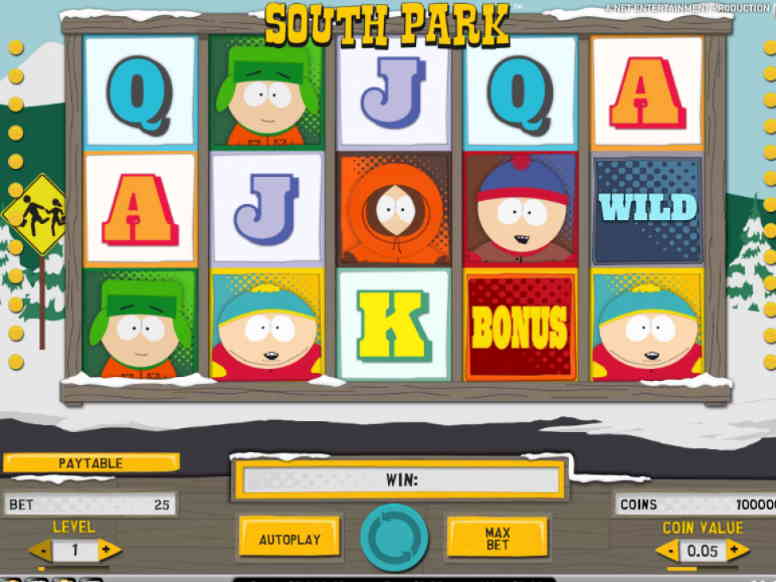Decrease the bet Level
This screenshot has height=582, width=776.
click(41, 550)
